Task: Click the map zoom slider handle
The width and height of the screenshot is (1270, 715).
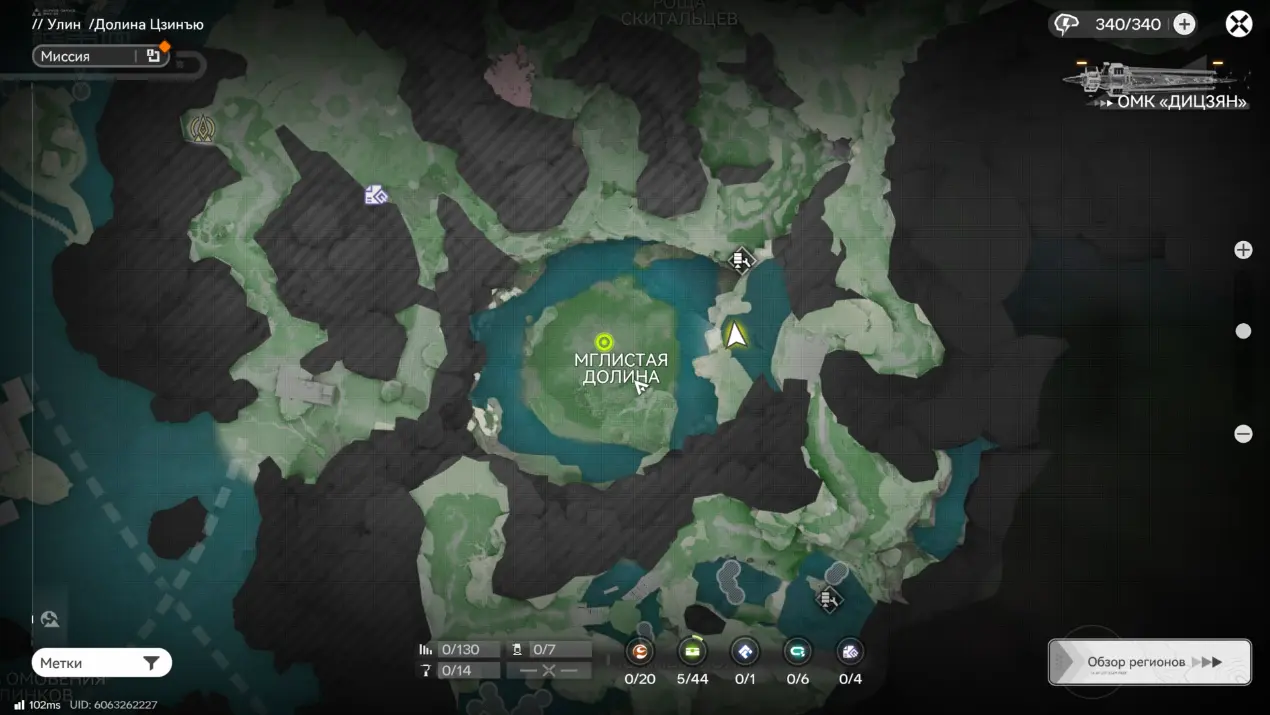Action: 1243,331
